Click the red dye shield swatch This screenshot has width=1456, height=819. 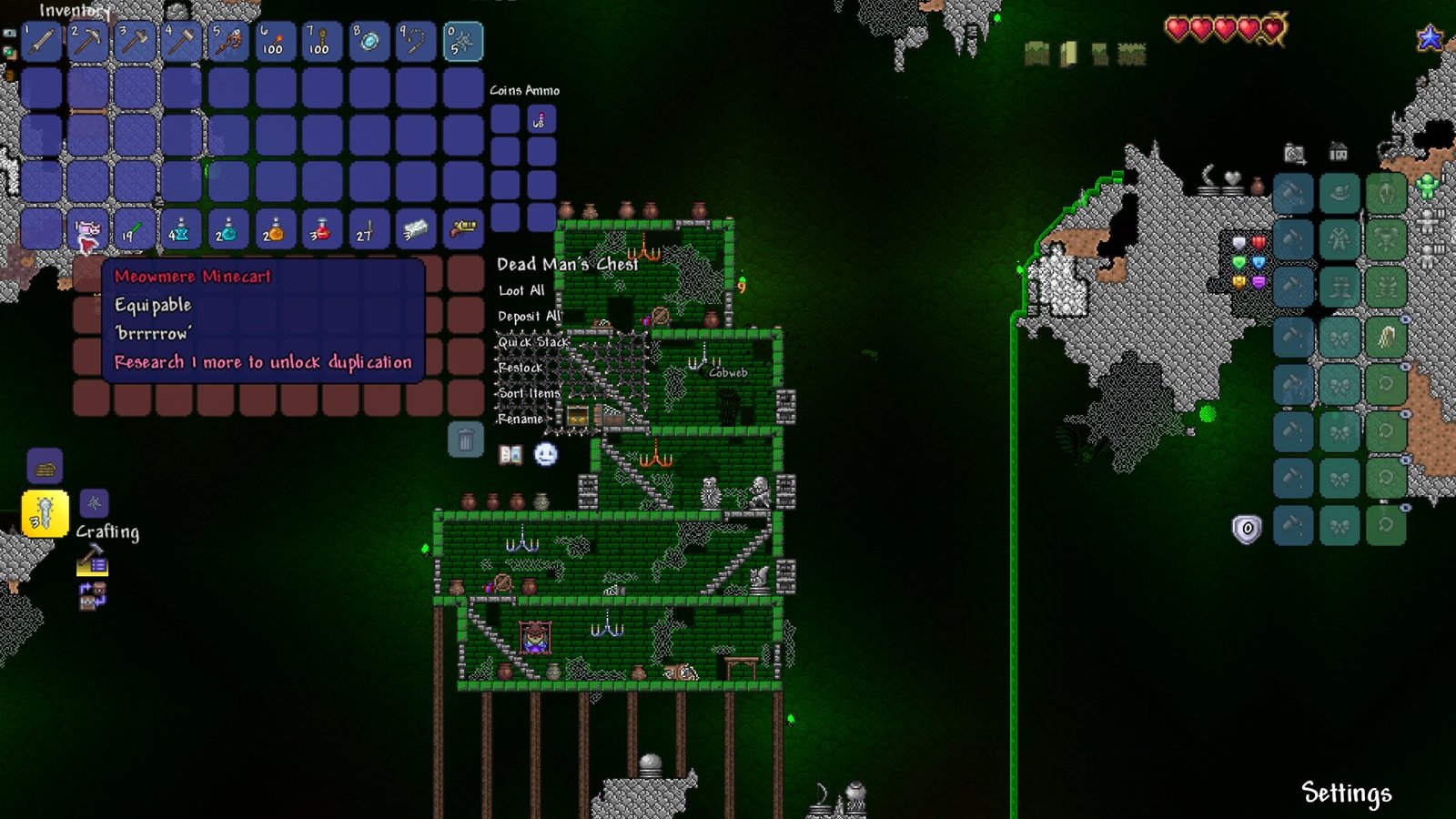(1258, 241)
